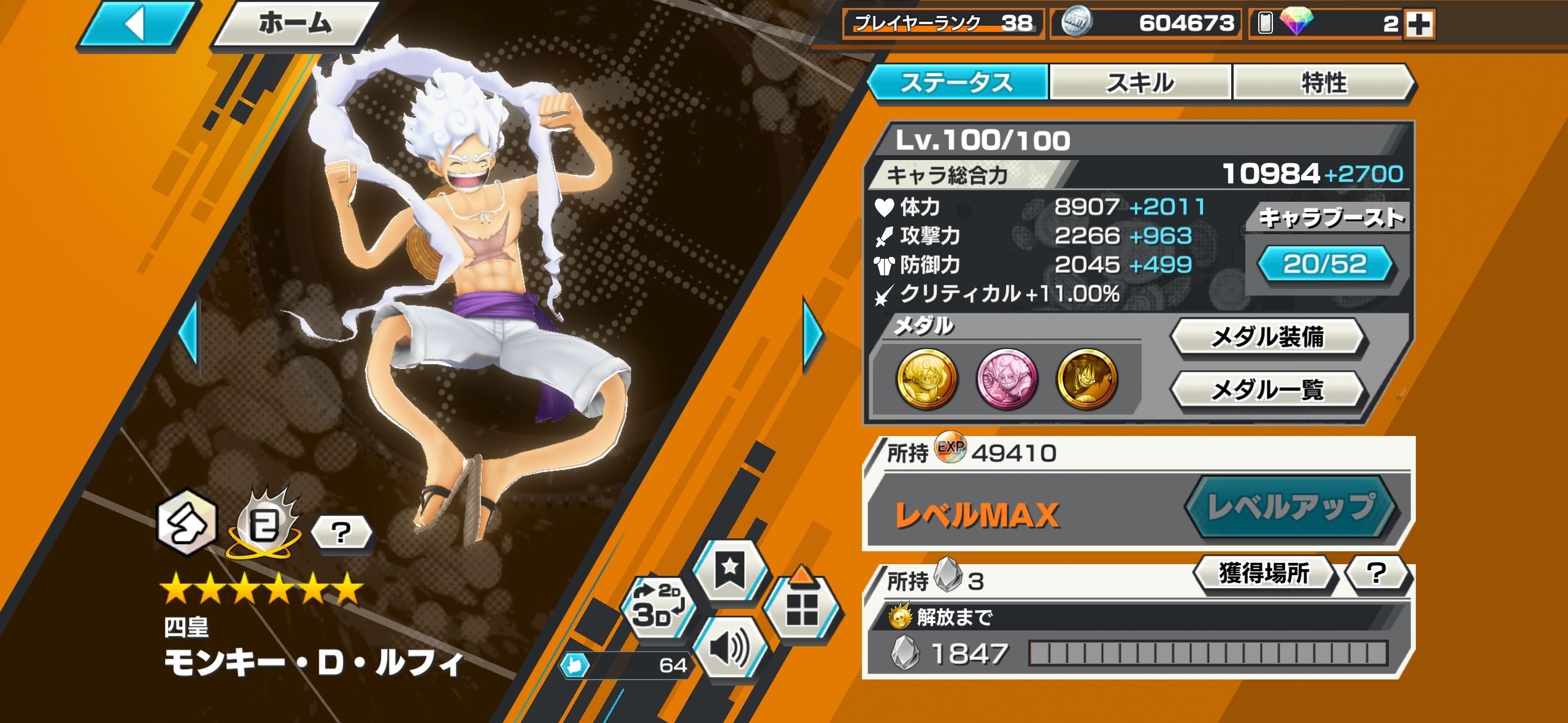Add rainbow diamonds with plus button
The width and height of the screenshot is (1568, 723).
(x=1420, y=25)
